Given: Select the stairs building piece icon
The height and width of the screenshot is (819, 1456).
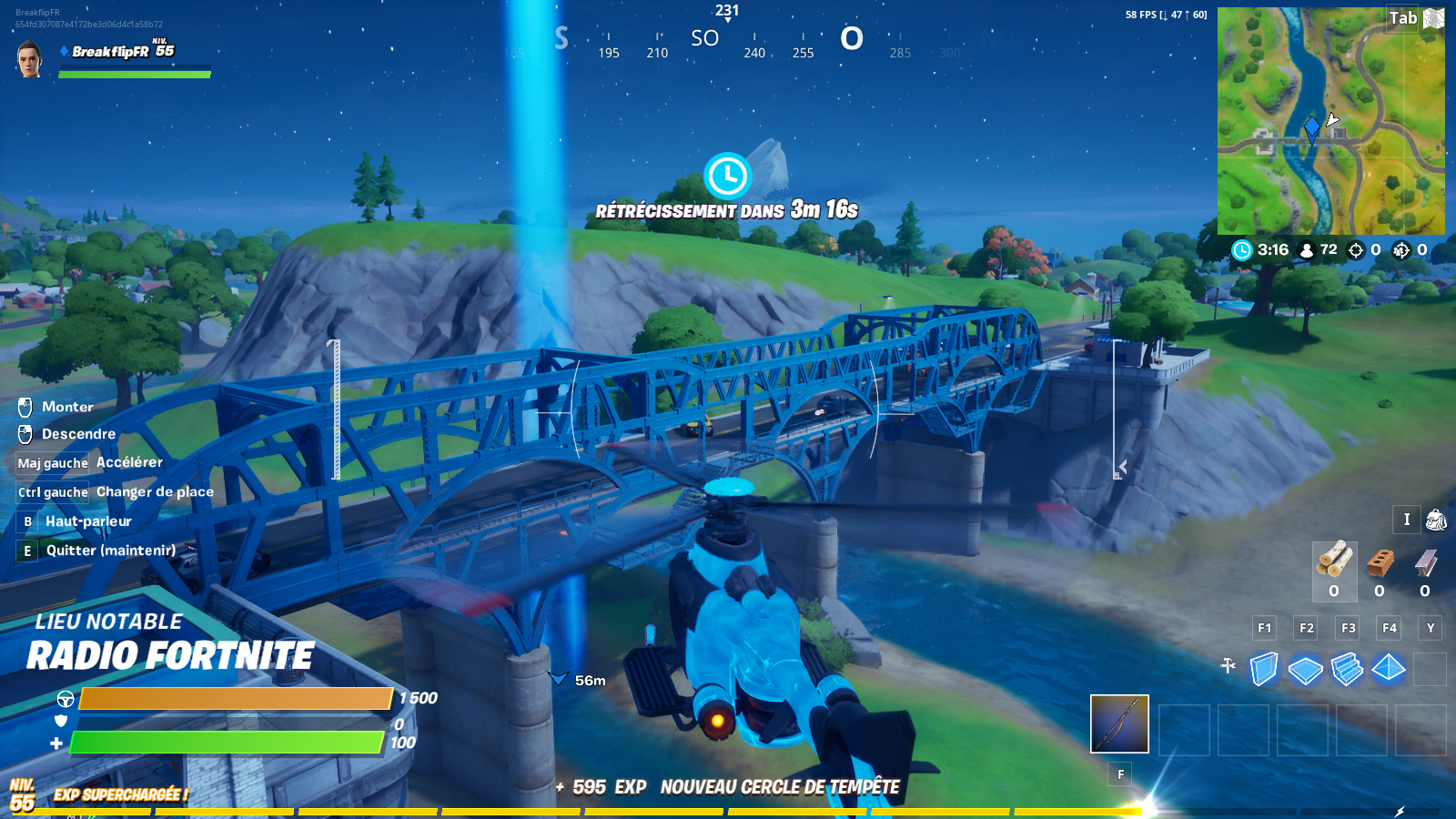Looking at the screenshot, I should (1348, 668).
